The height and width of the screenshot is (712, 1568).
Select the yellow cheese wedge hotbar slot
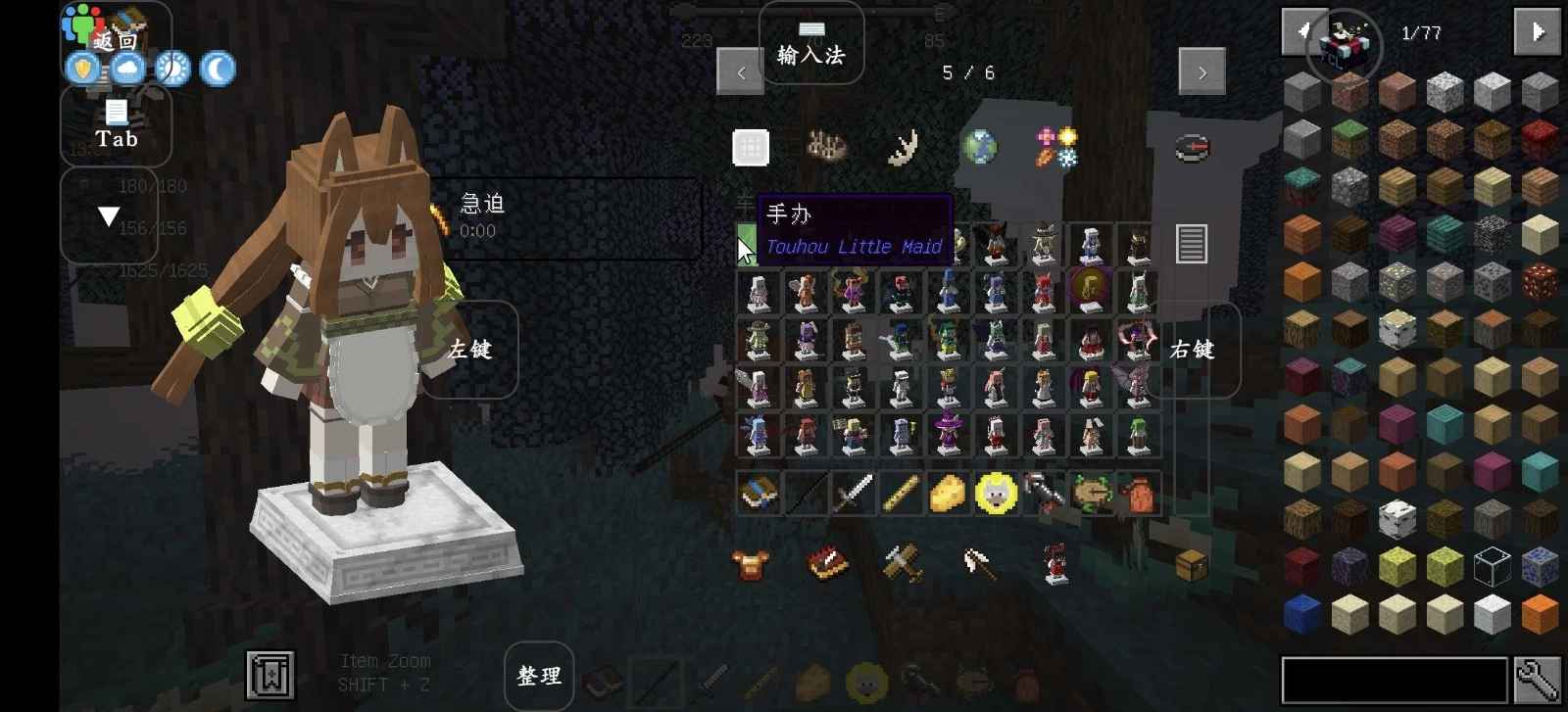click(x=948, y=493)
